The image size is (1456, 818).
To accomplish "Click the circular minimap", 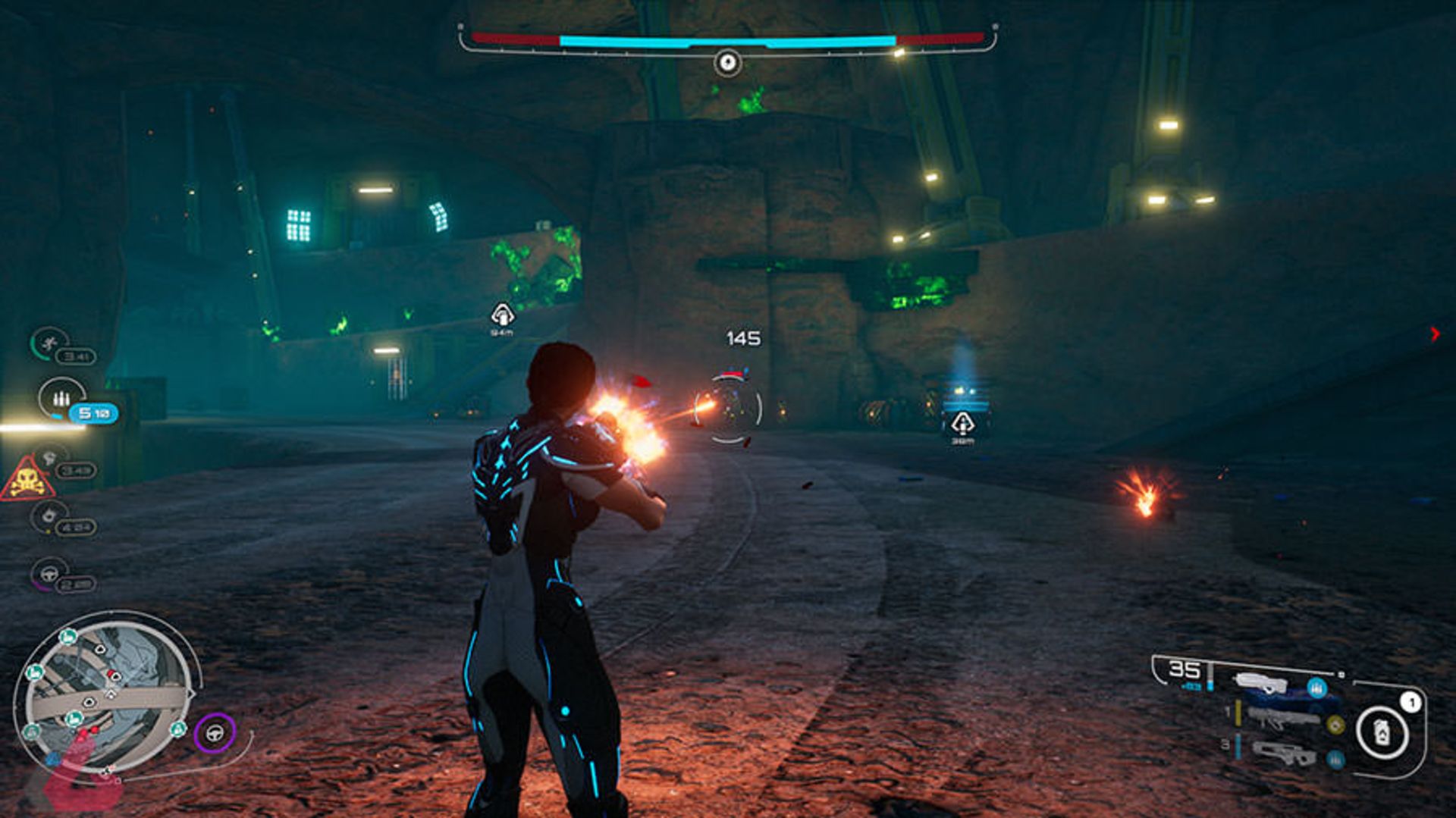I will pyautogui.click(x=106, y=696).
